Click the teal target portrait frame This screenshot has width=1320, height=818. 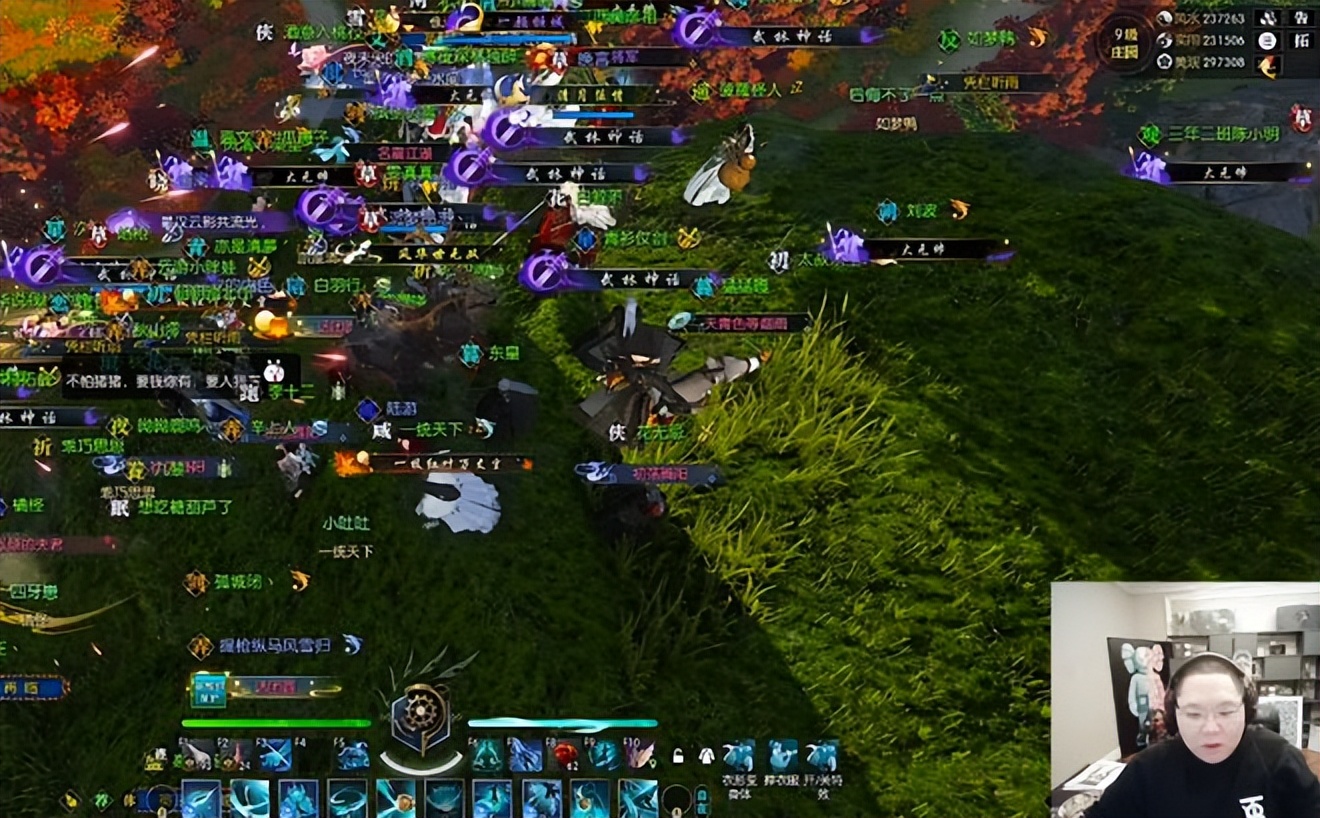[209, 688]
